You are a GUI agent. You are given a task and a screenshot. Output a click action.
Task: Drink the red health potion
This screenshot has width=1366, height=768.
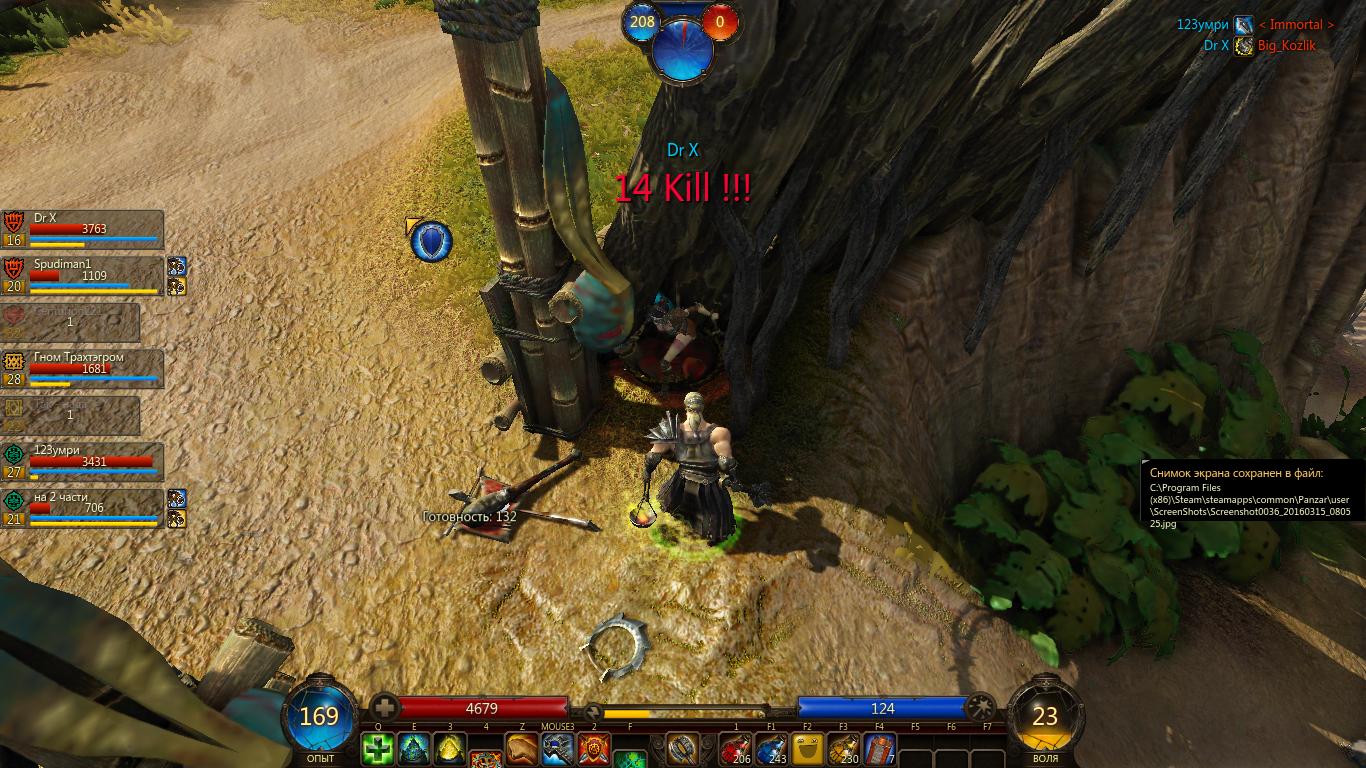tap(736, 749)
